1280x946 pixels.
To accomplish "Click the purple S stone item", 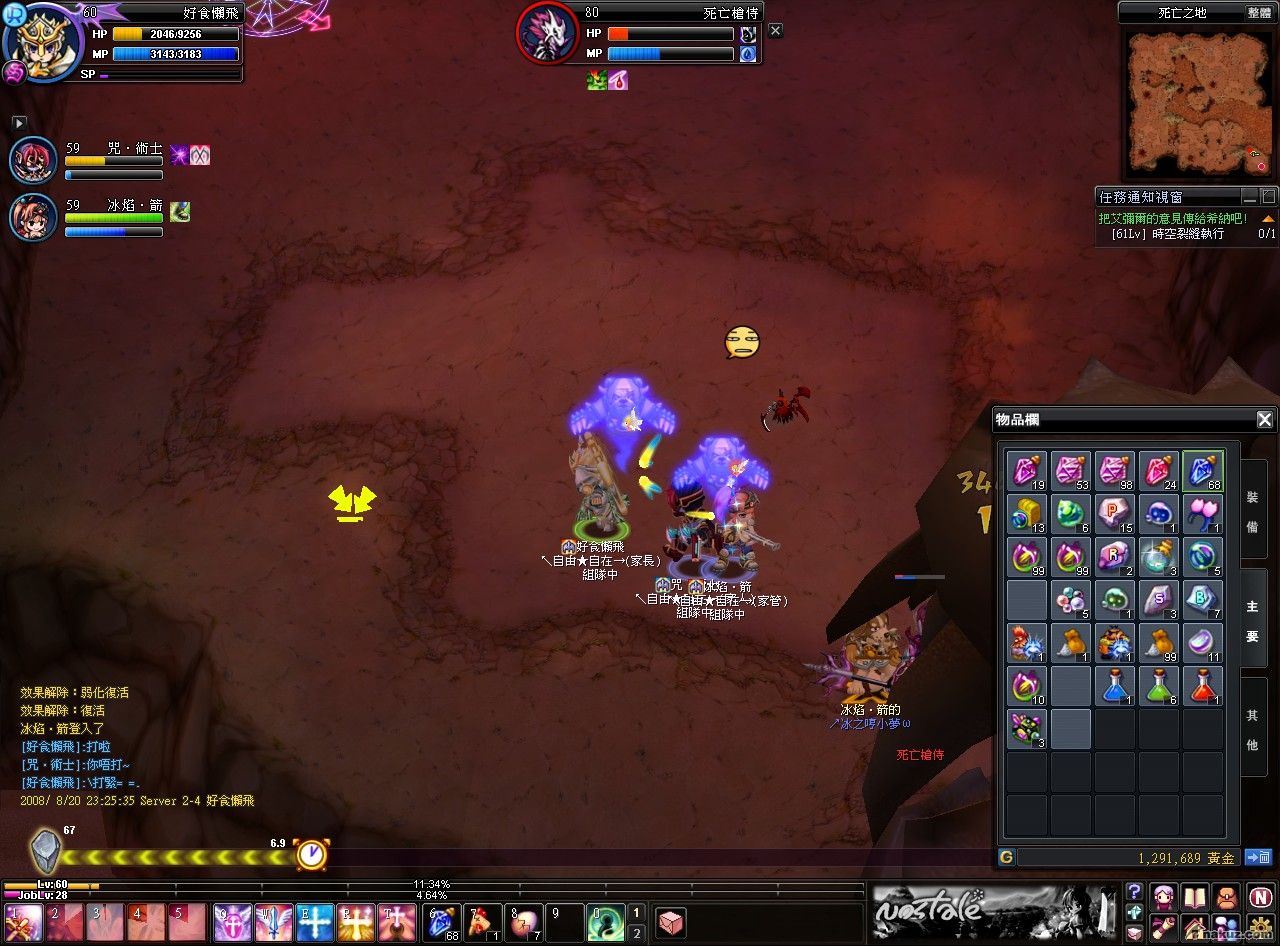I will click(1158, 600).
